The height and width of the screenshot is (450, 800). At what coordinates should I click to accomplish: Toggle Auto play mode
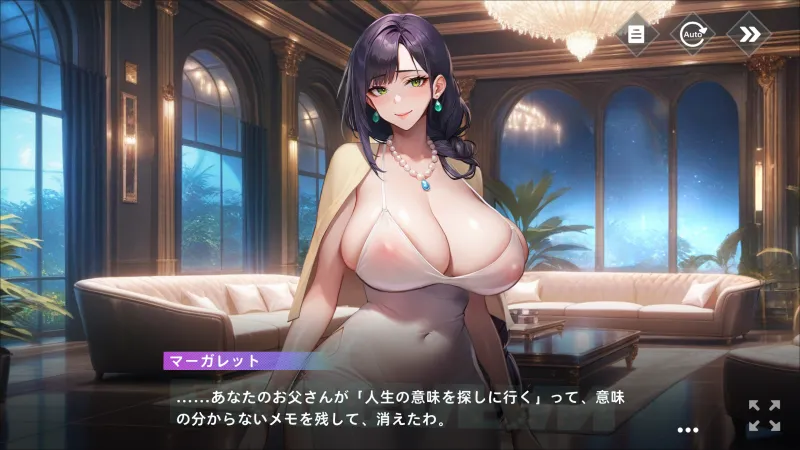[692, 33]
